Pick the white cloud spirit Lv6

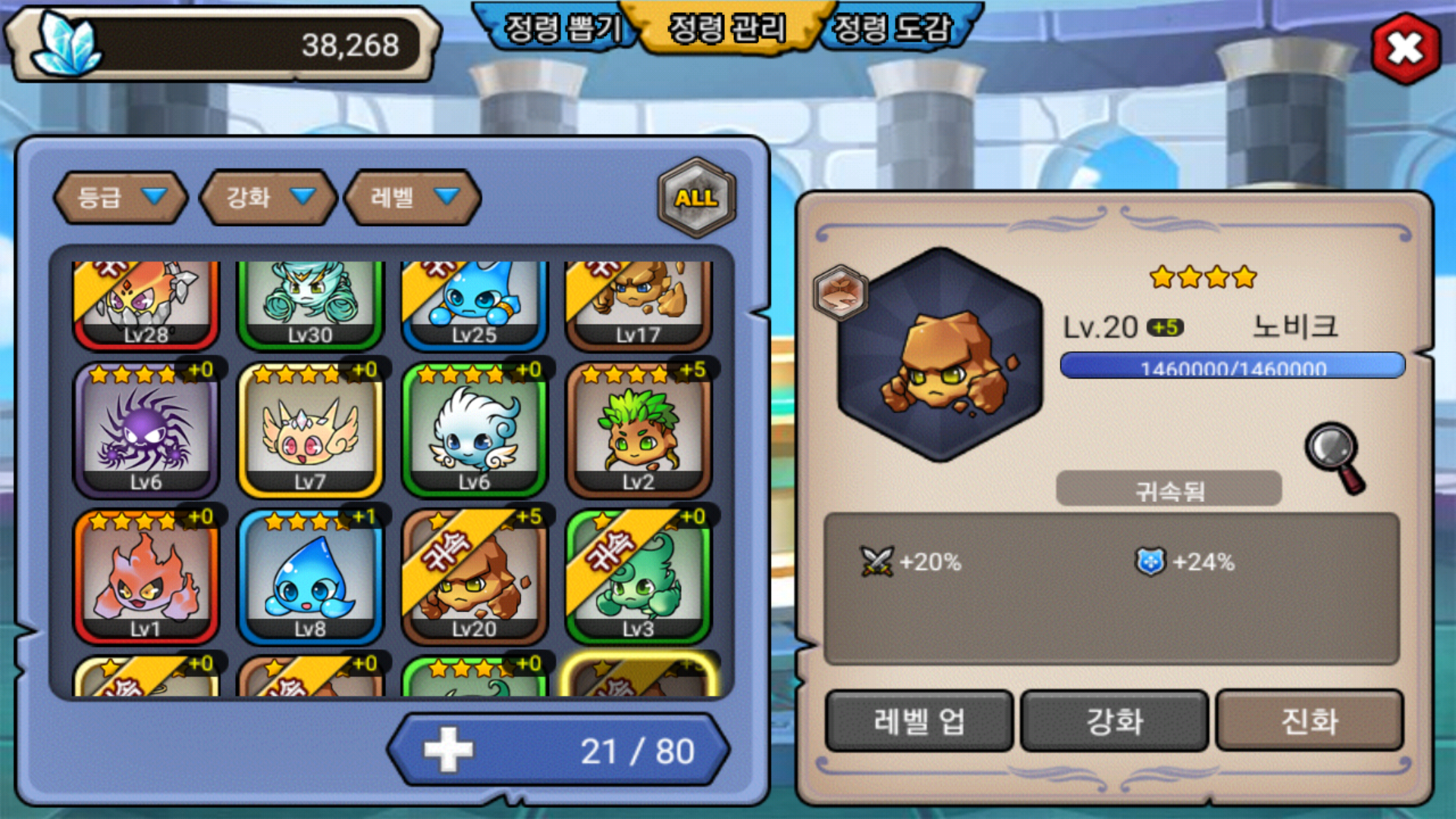point(475,431)
